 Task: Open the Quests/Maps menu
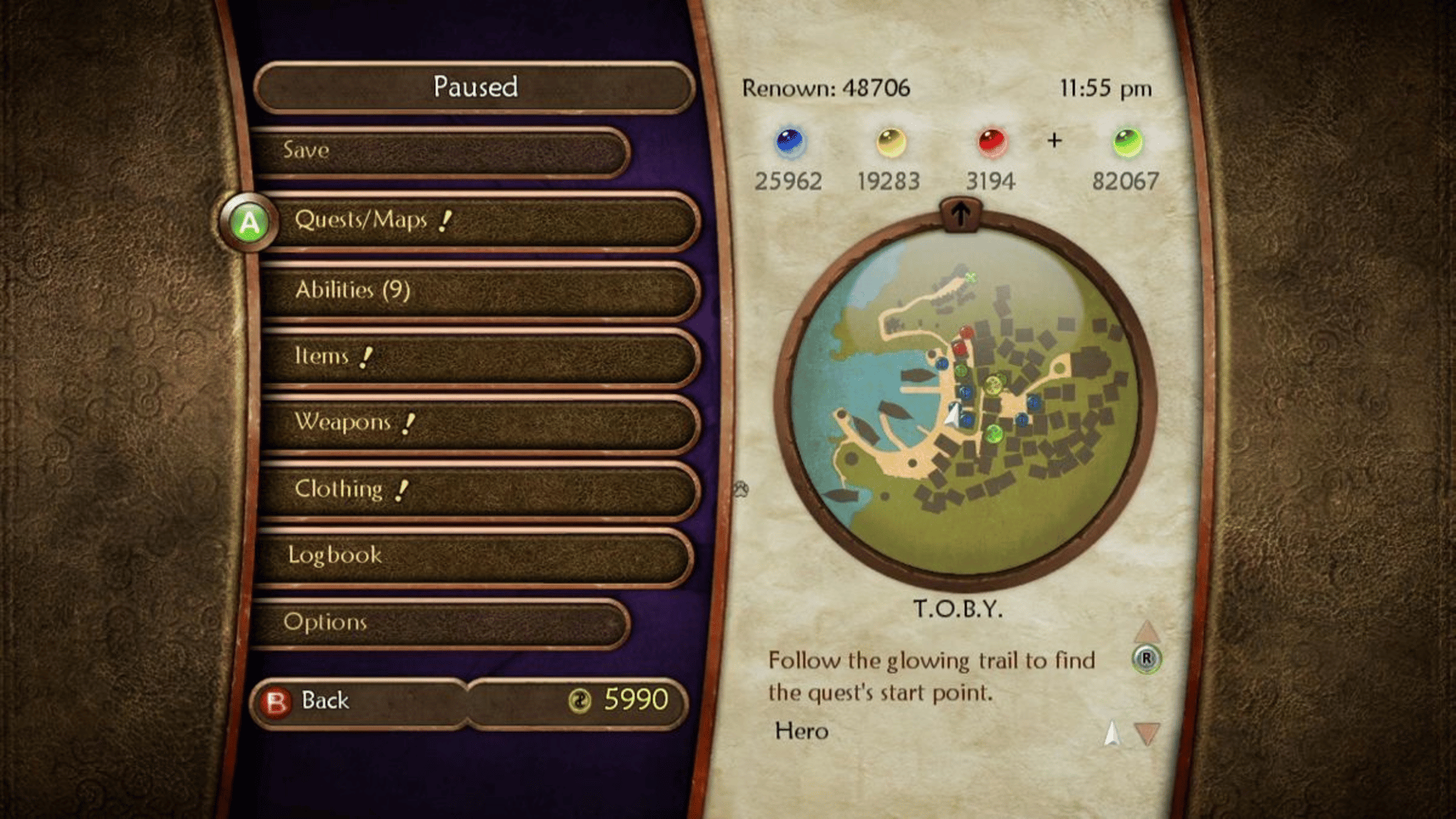pyautogui.click(x=478, y=221)
